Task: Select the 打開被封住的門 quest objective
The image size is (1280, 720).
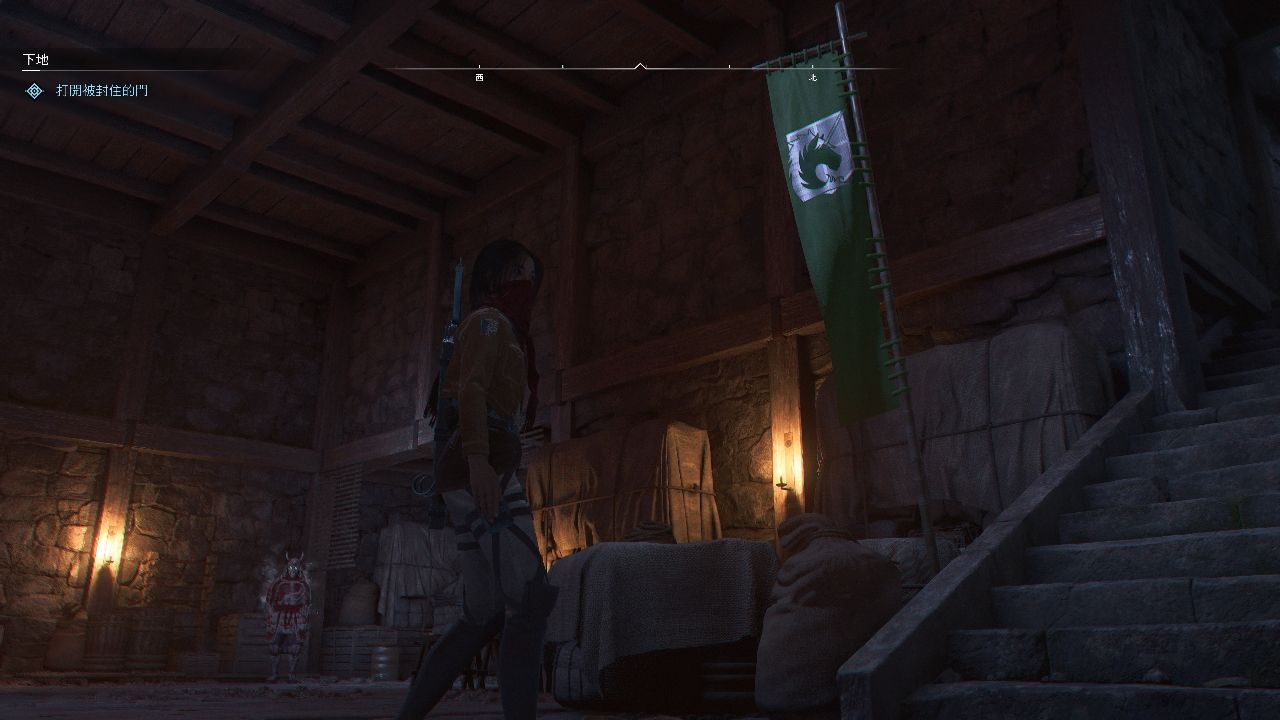Action: coord(102,91)
